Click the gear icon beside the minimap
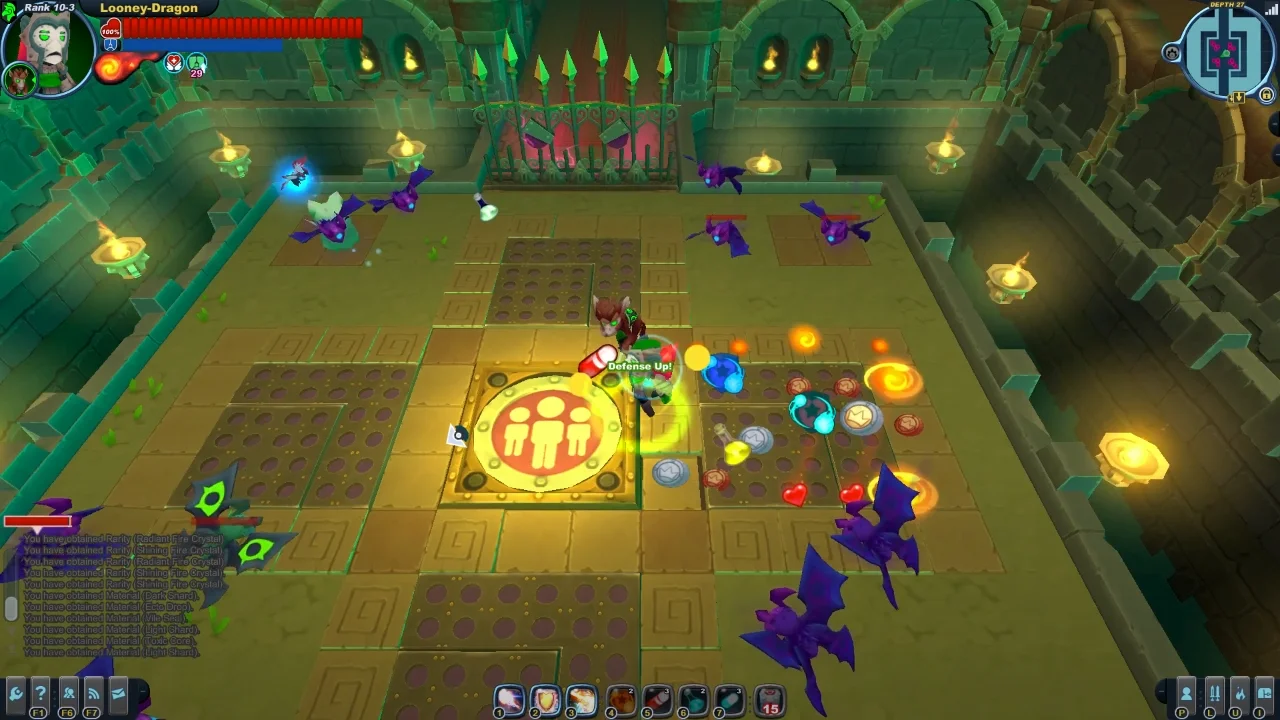The width and height of the screenshot is (1280, 720). [x=1172, y=52]
